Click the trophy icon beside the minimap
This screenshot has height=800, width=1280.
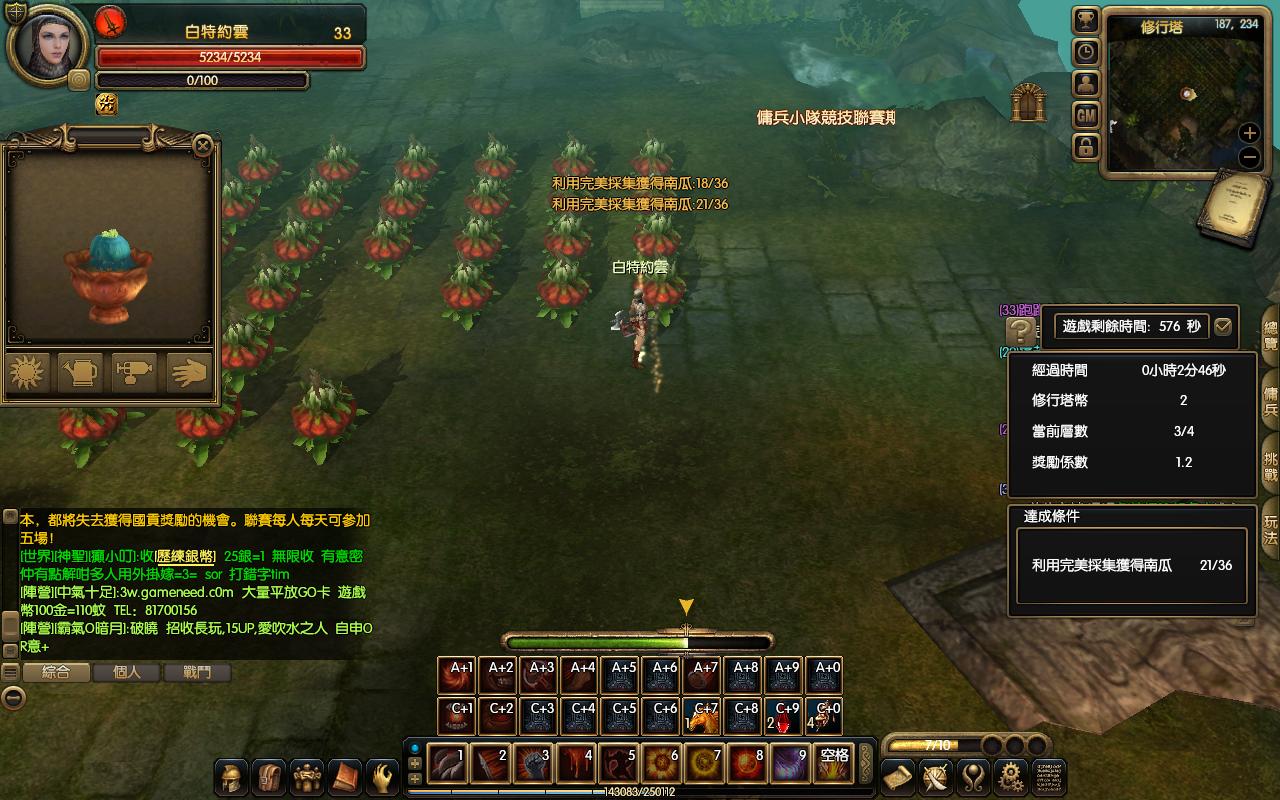click(x=1086, y=20)
